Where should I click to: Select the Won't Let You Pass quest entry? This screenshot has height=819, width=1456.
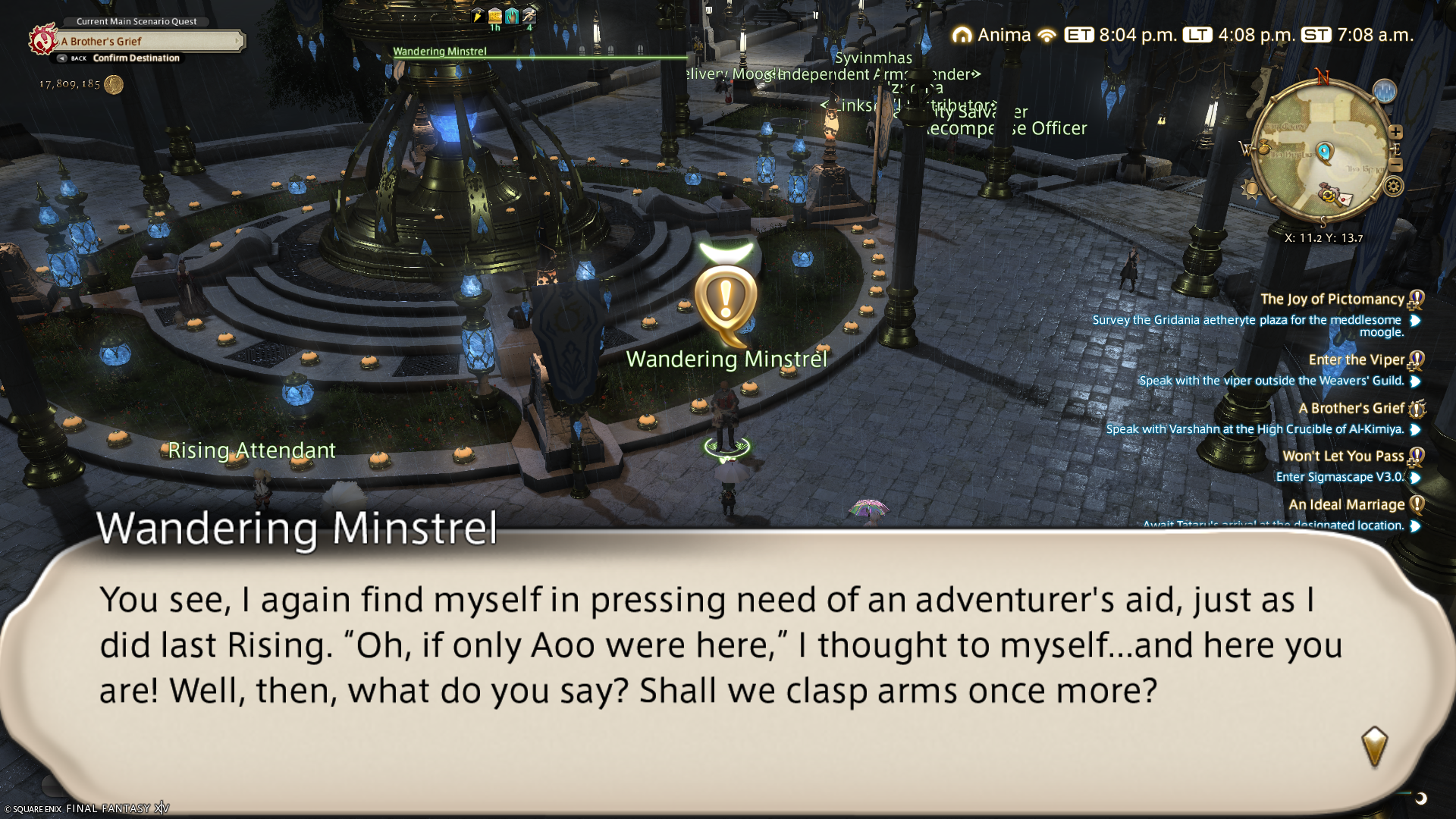[x=1343, y=456]
